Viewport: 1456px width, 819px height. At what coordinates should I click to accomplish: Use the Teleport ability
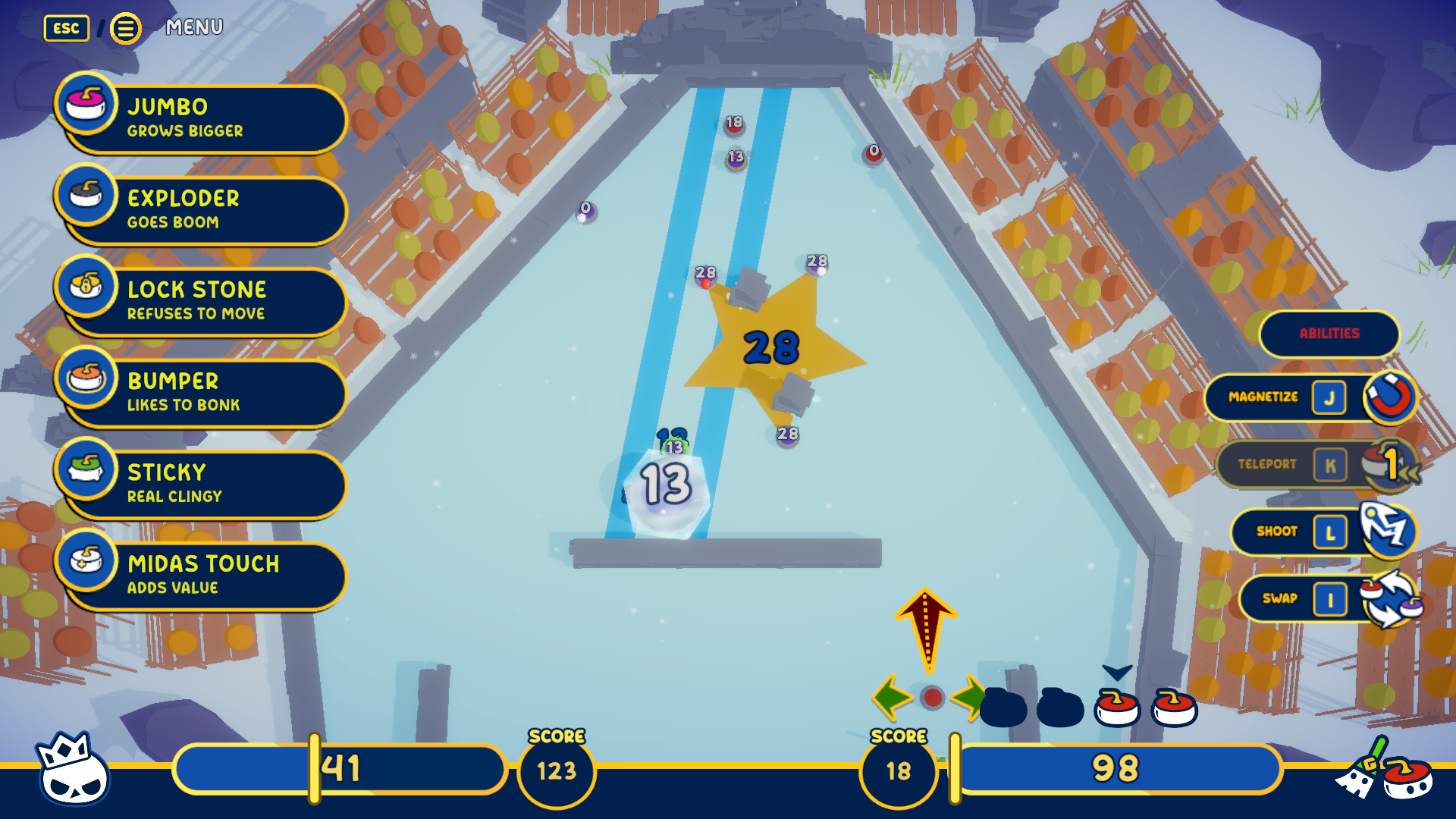click(1316, 464)
